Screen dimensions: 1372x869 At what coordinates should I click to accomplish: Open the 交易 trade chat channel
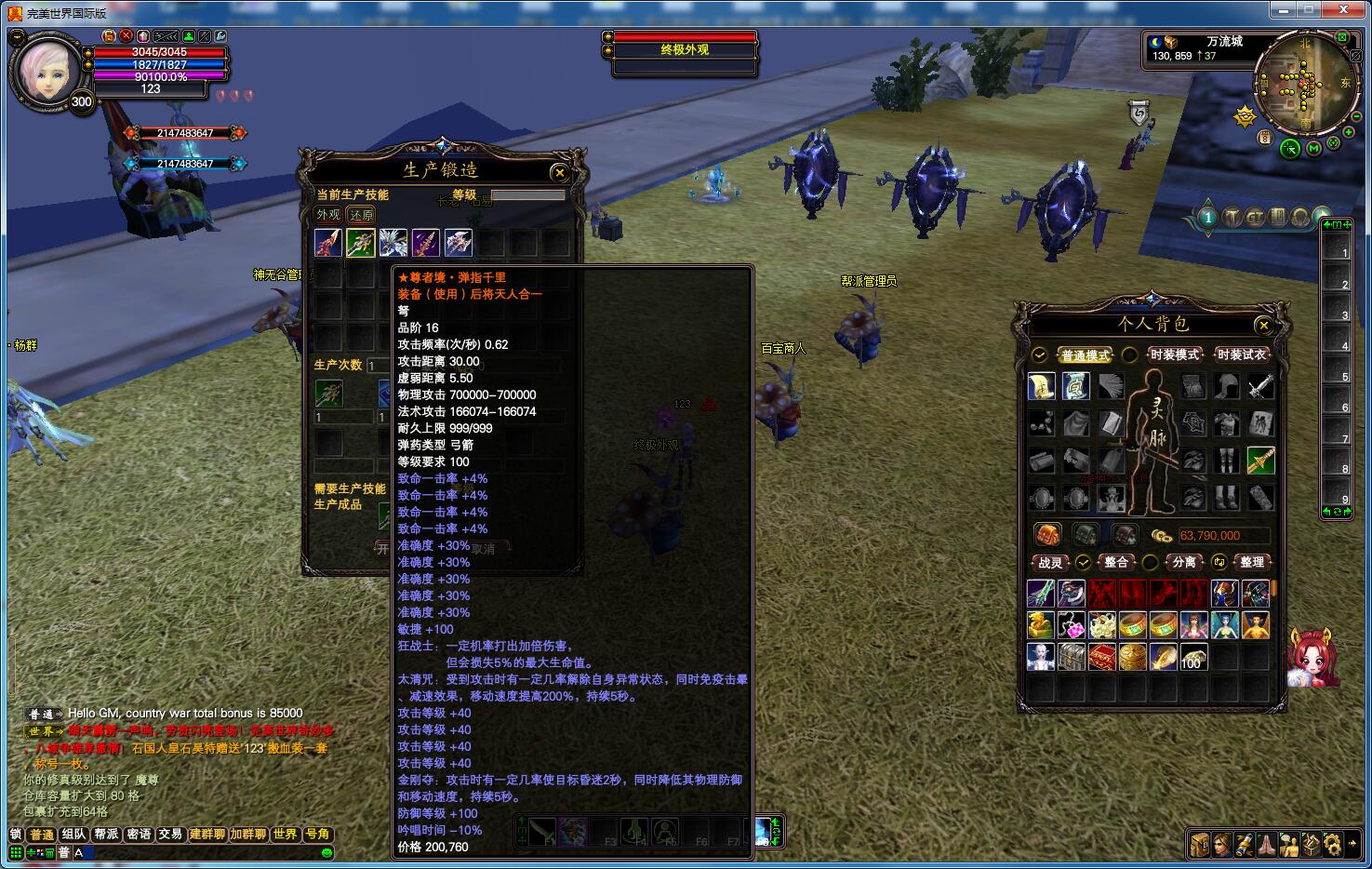coord(170,835)
